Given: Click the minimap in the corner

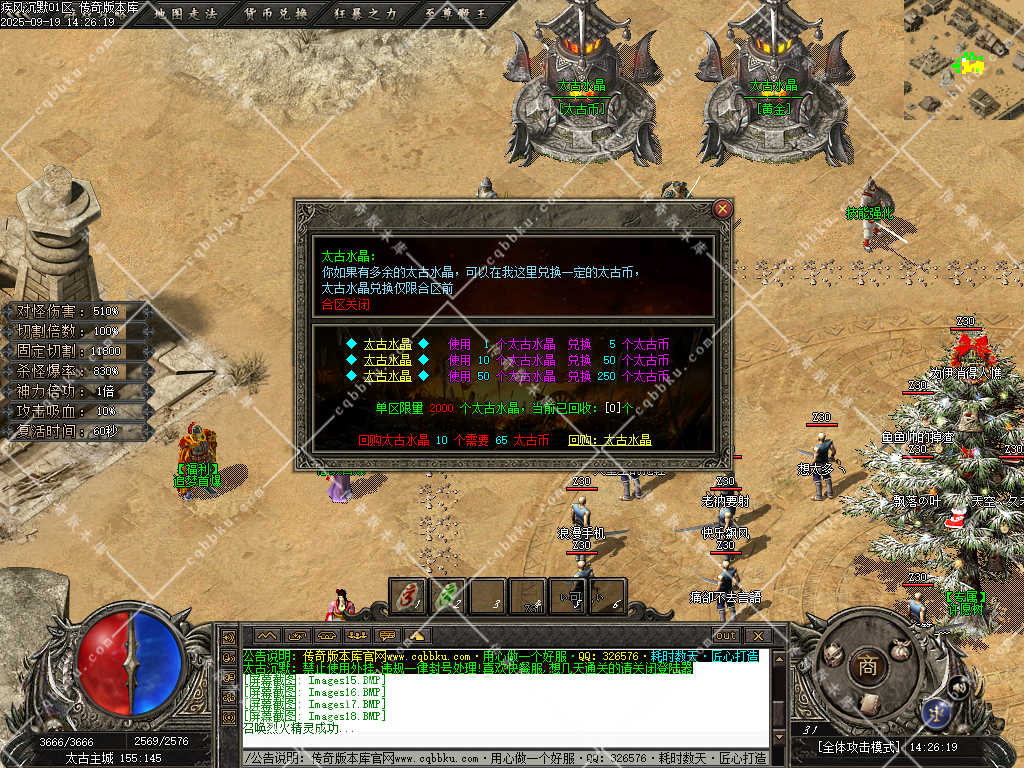Looking at the screenshot, I should point(964,59).
